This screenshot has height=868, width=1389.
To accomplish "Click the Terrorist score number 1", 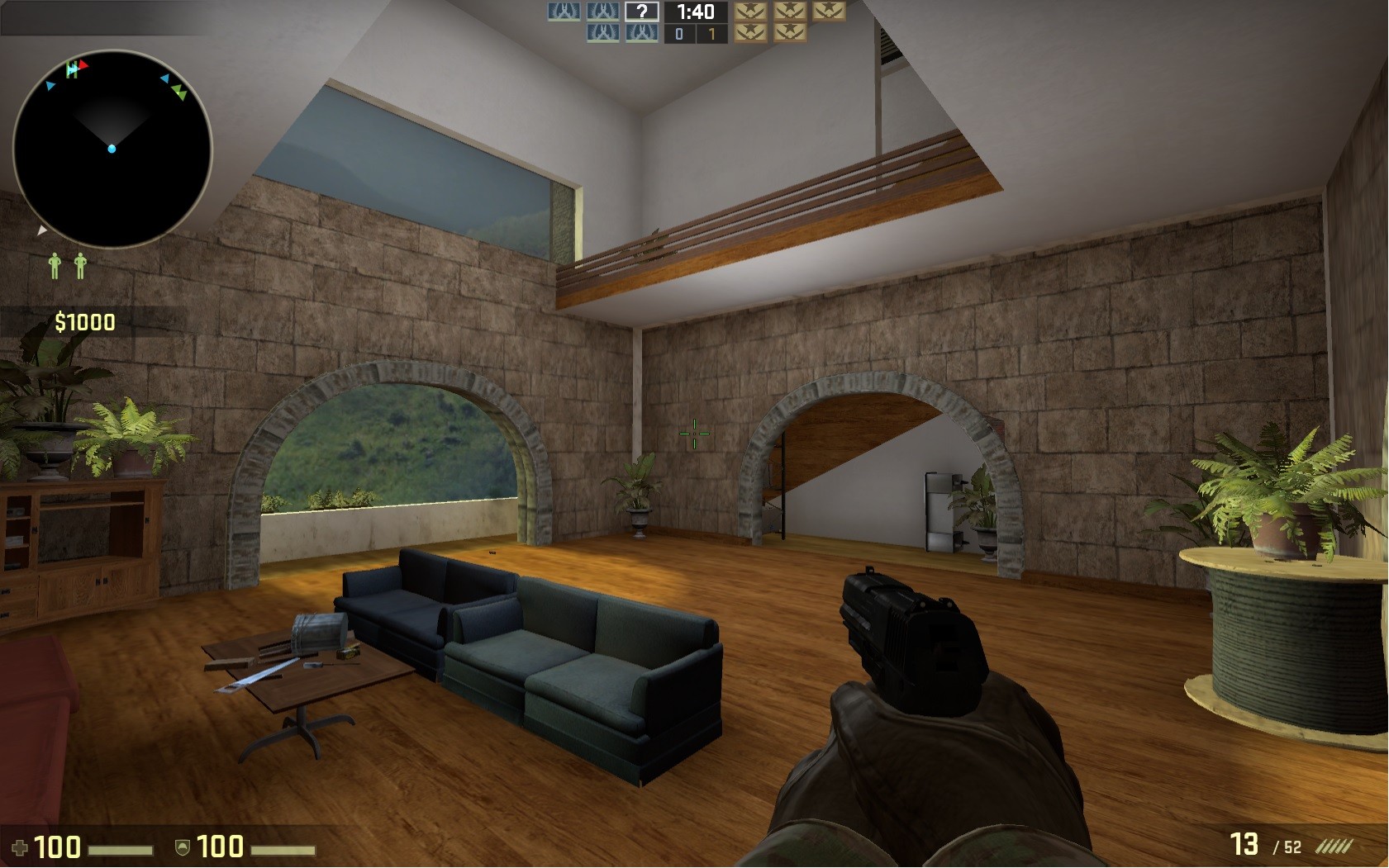I will click(713, 35).
